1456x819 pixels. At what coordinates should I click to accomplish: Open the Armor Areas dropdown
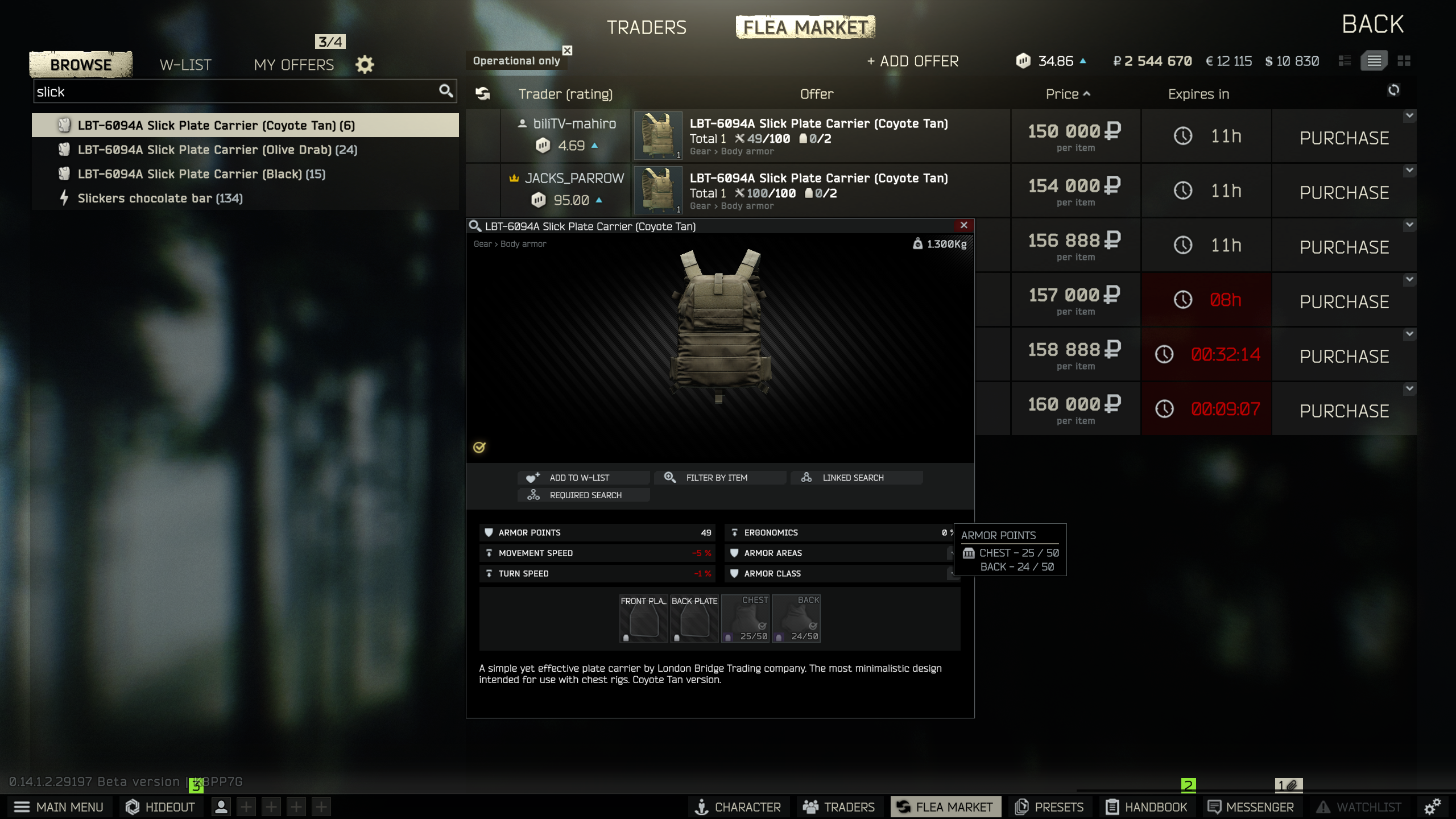pos(951,553)
